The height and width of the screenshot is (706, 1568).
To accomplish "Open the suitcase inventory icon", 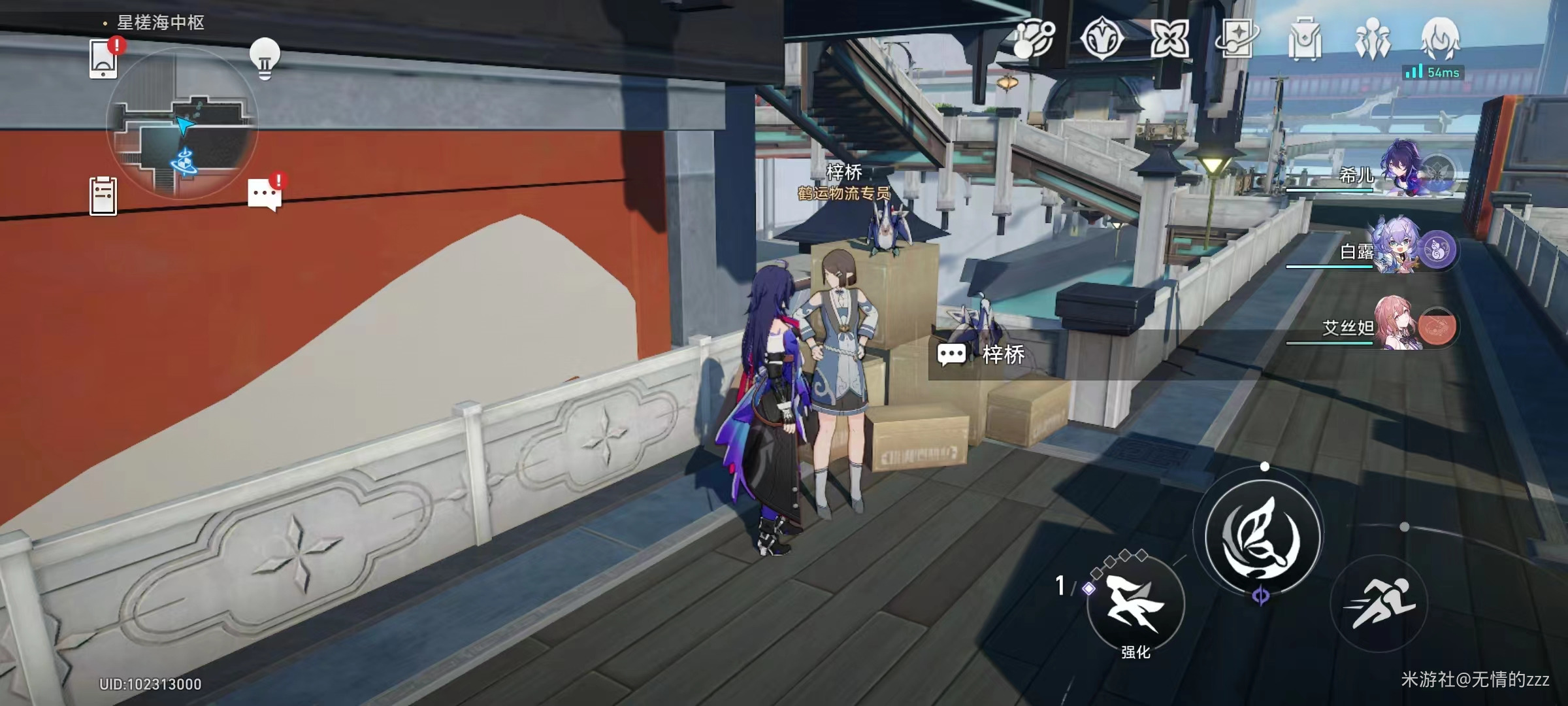I will click(x=1305, y=39).
